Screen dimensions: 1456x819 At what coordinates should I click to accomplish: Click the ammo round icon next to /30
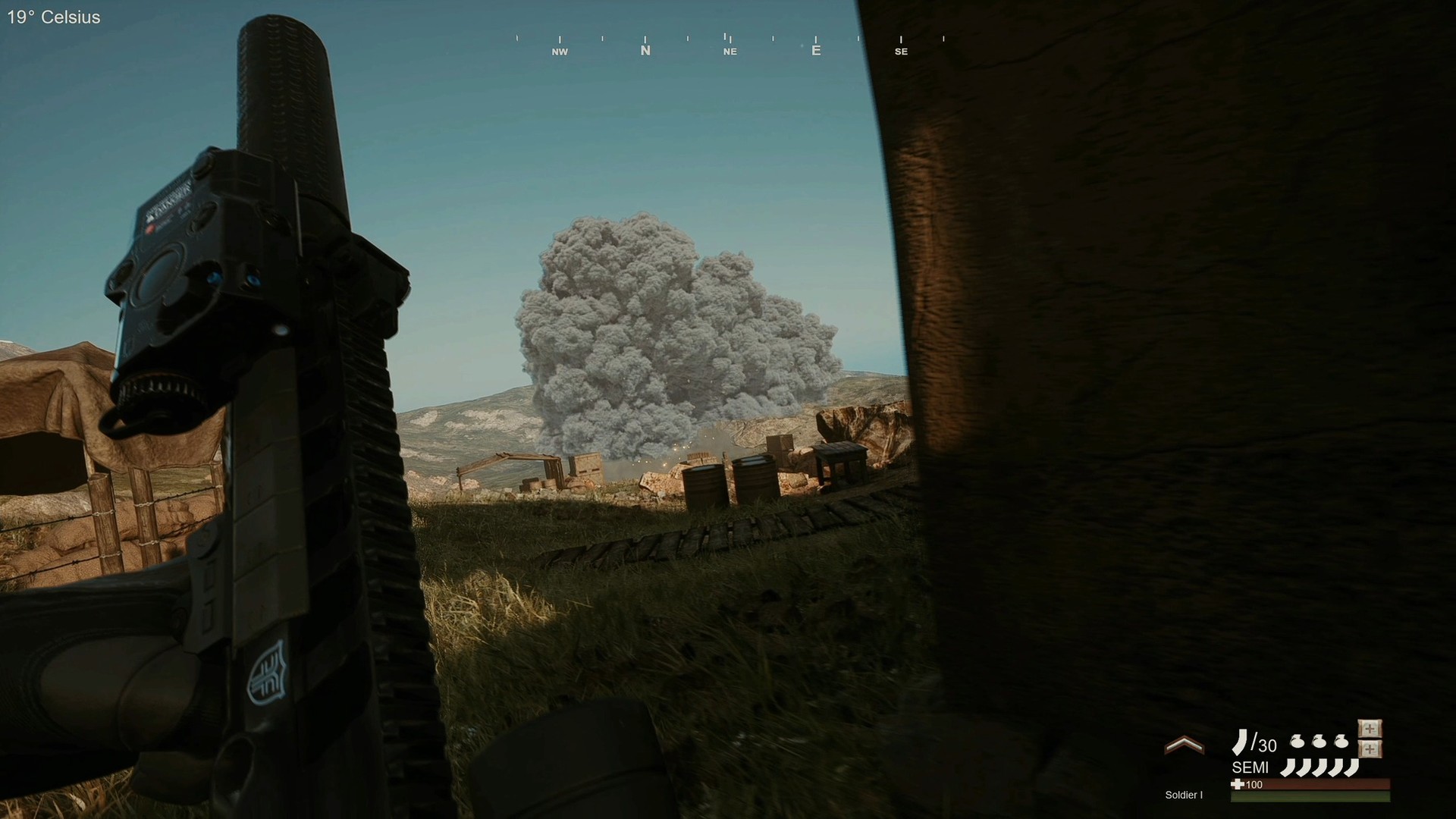click(1241, 742)
